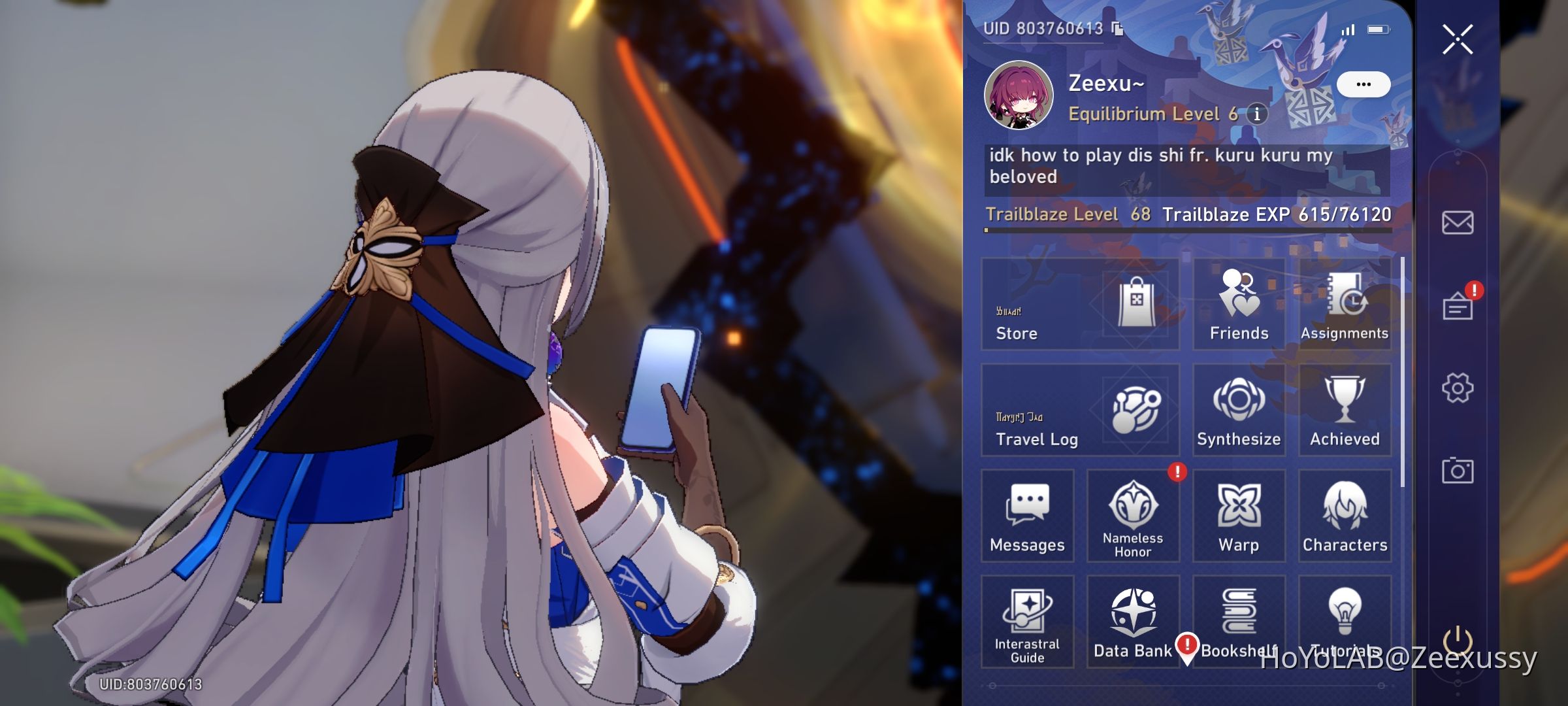
Task: Open the Messages inbox
Action: [1028, 516]
